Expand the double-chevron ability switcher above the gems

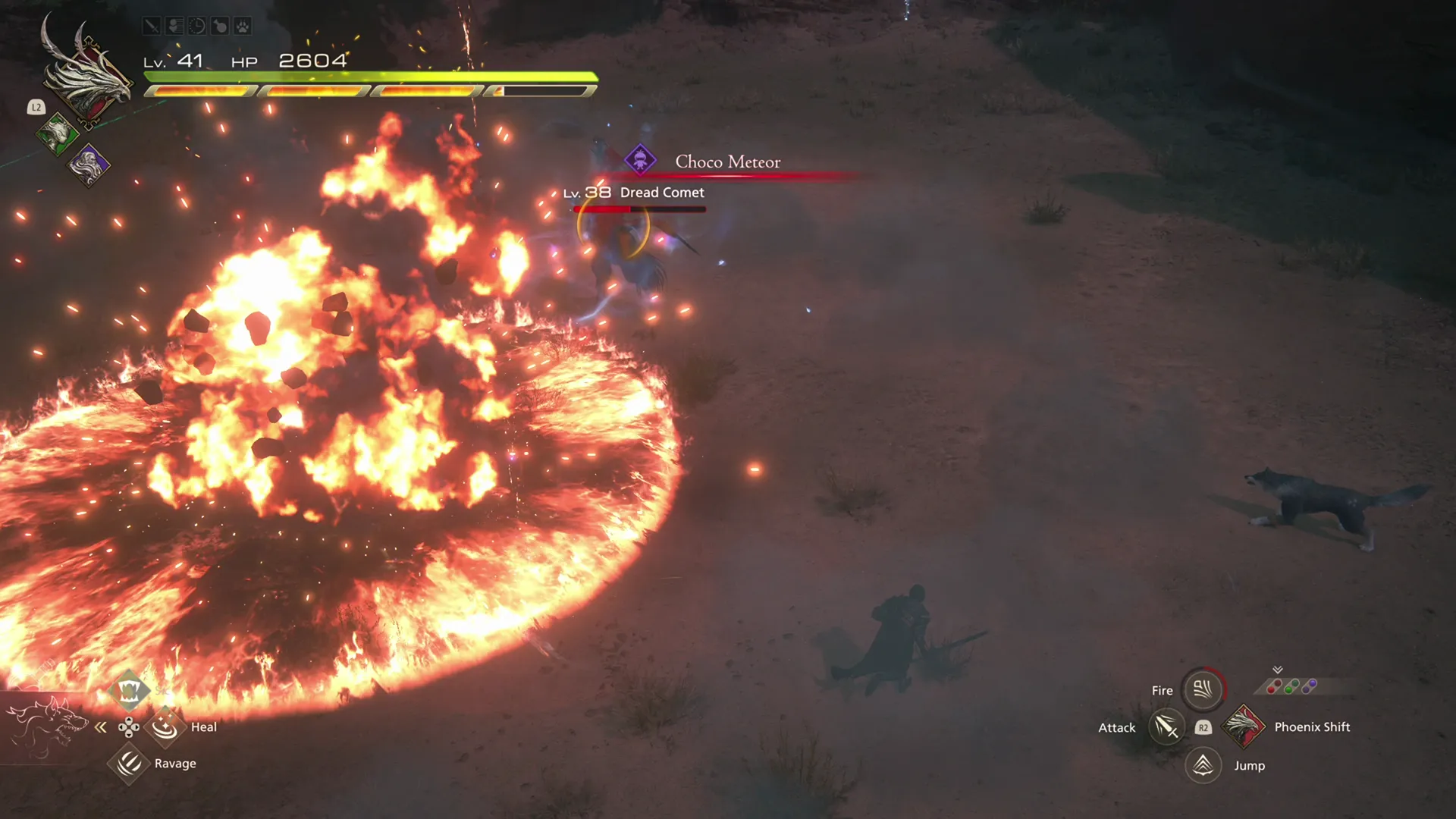1279,670
